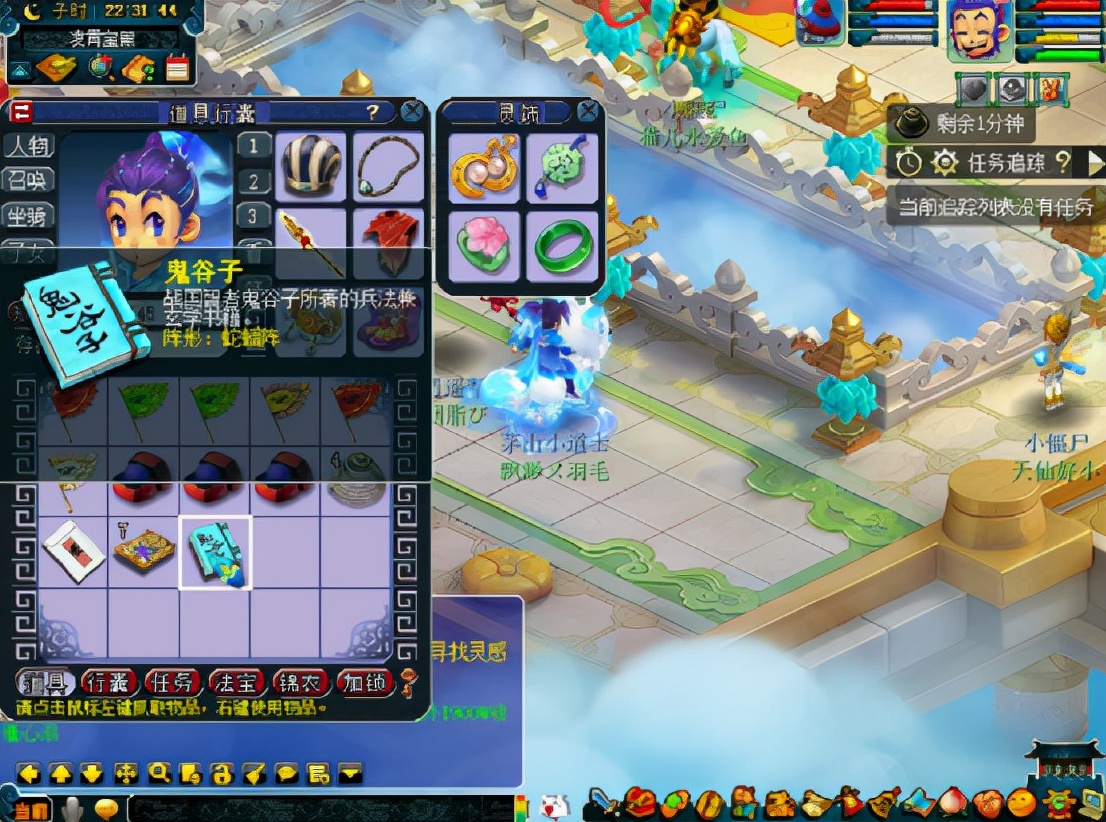The image size is (1106, 822).
Task: Open the 锦衣 costume tab
Action: coord(301,683)
